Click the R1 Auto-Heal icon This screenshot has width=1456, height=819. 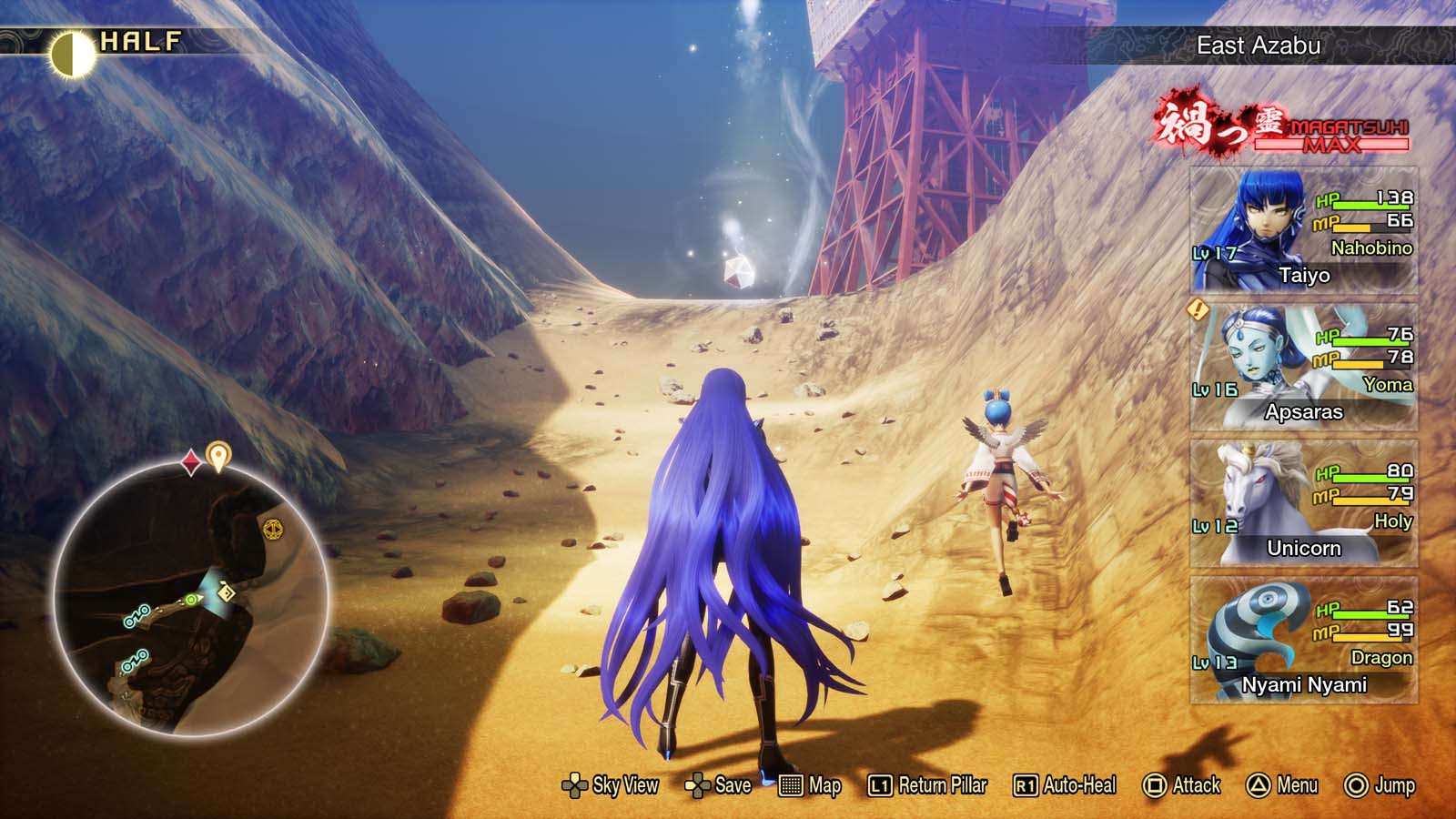tap(1024, 784)
